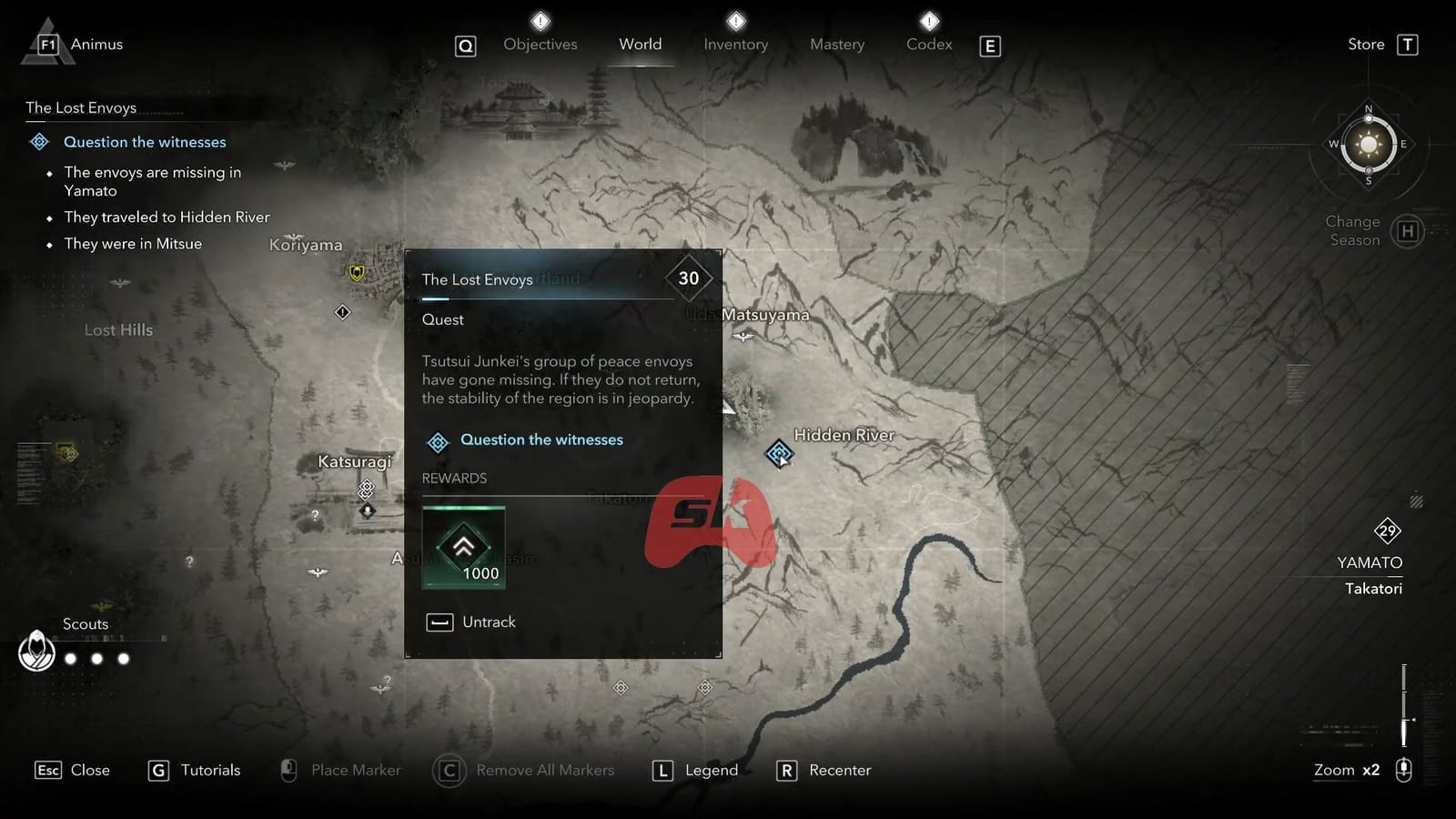Open the 1000 Mastery Points reward icon
This screenshot has height=819, width=1456.
[x=463, y=547]
